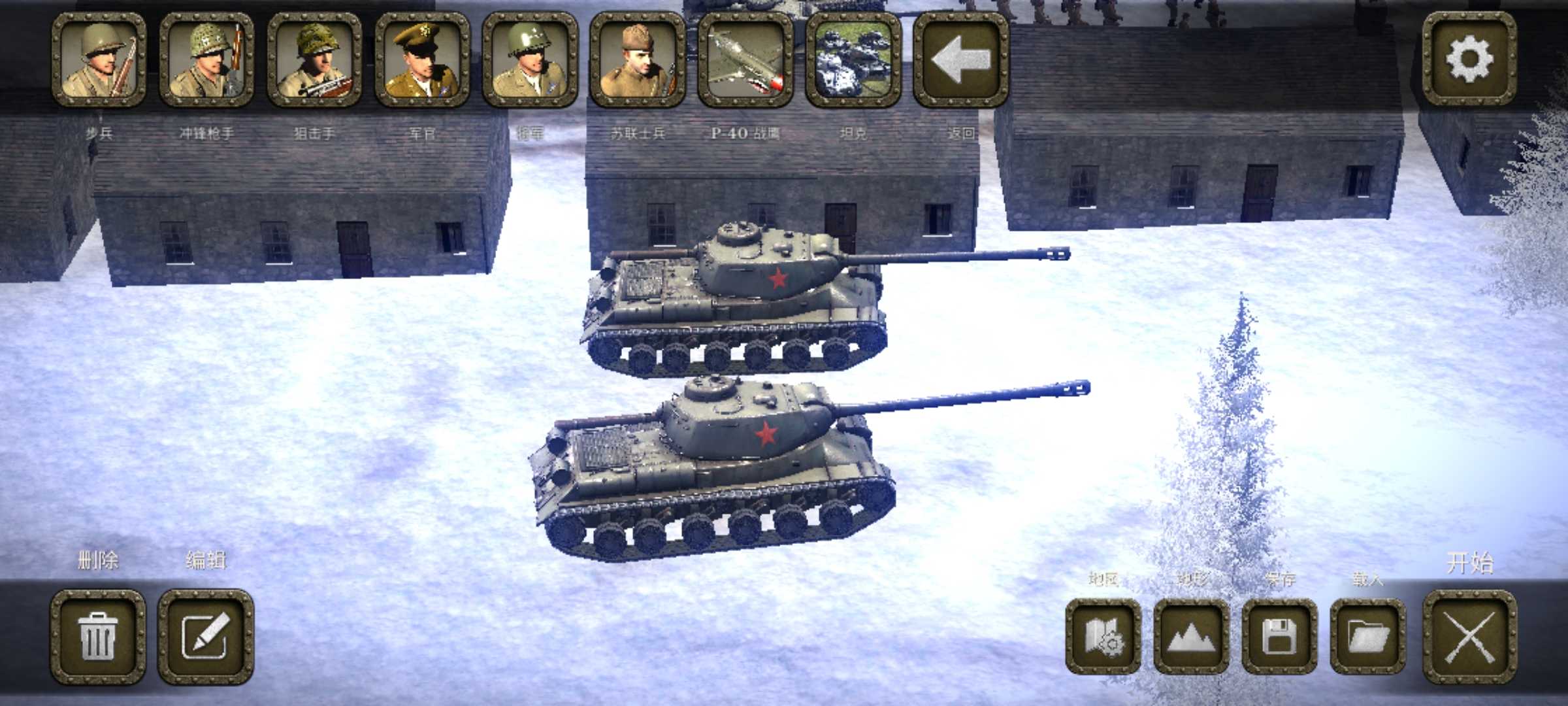This screenshot has width=1568, height=706.
Task: Save the battle with the floppy disk
Action: pyautogui.click(x=1279, y=637)
